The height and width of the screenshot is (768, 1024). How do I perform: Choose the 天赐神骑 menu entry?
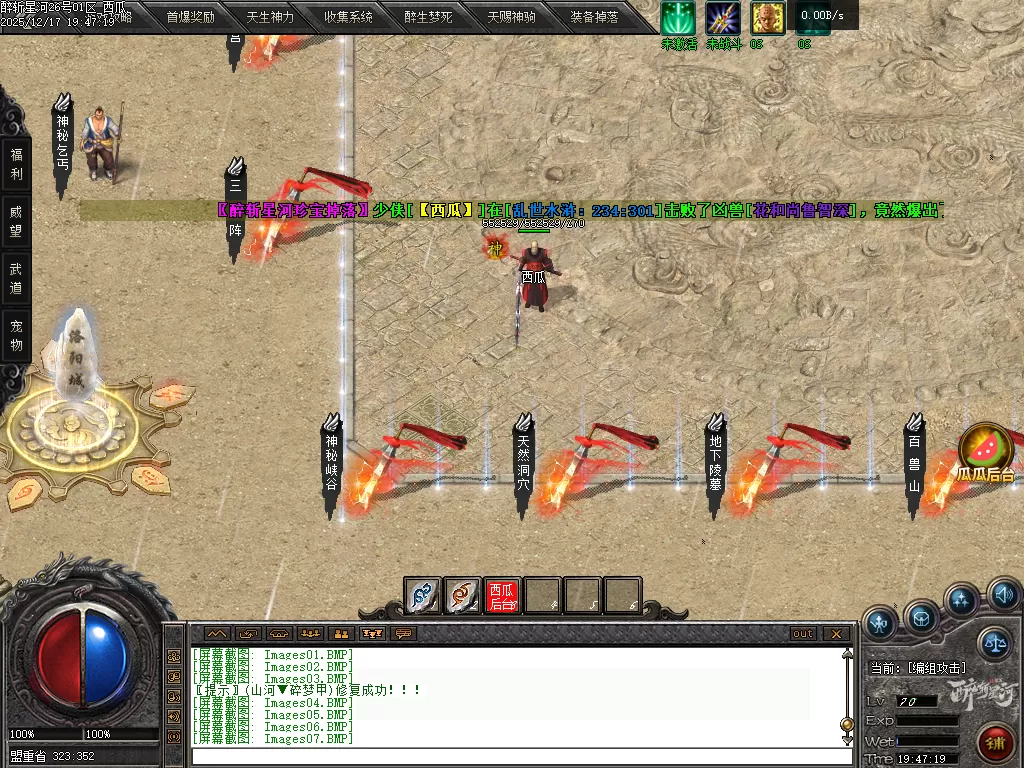pyautogui.click(x=511, y=17)
